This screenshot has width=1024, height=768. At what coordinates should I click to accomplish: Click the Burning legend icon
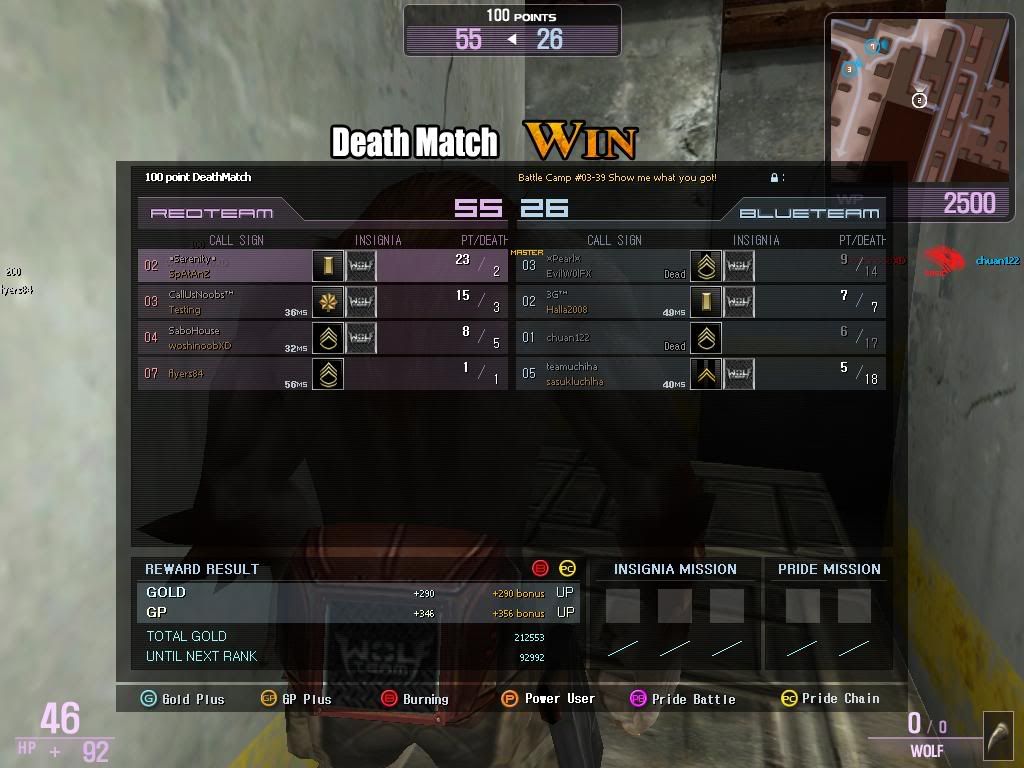pyautogui.click(x=390, y=699)
